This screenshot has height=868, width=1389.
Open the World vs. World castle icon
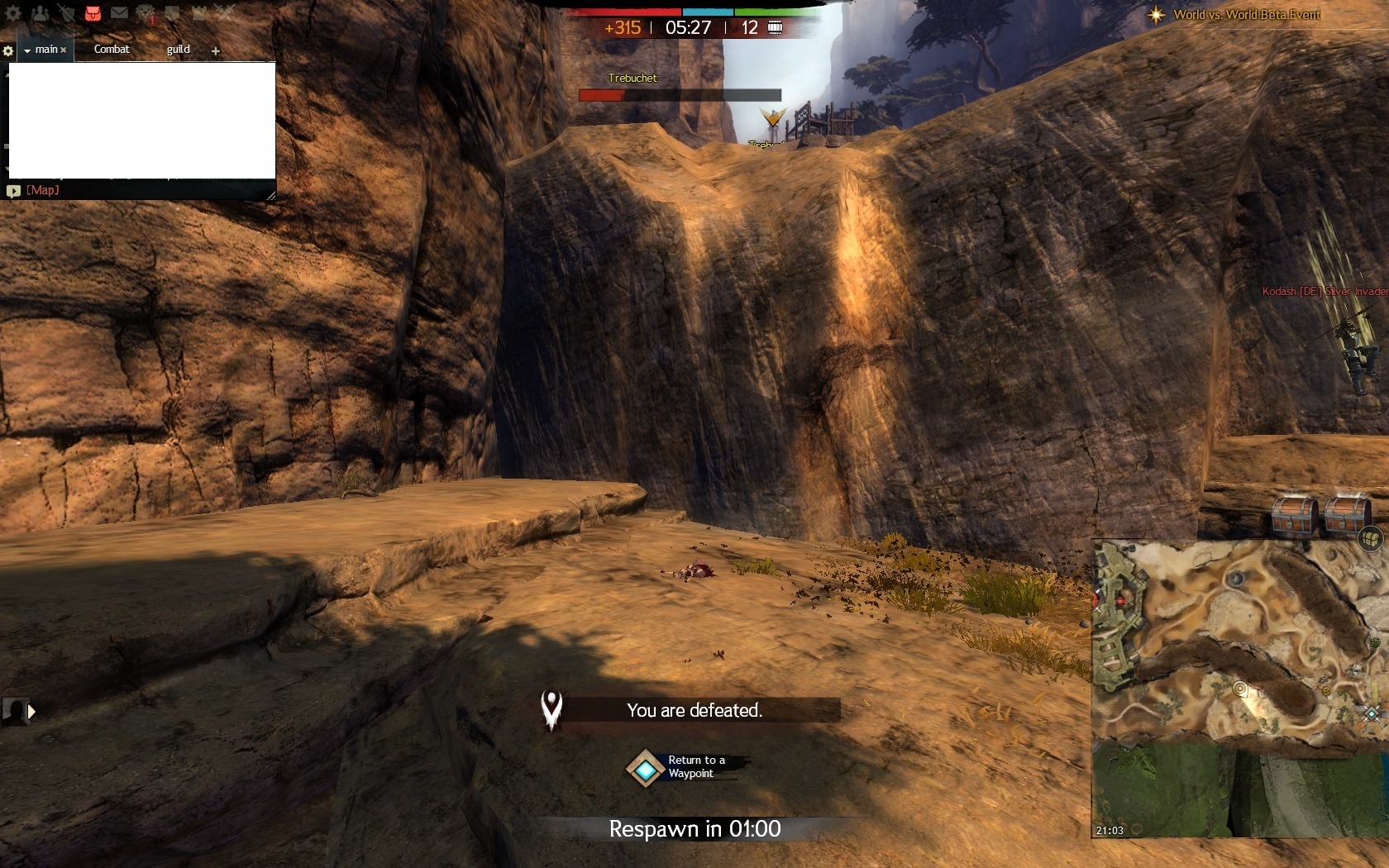[198, 13]
